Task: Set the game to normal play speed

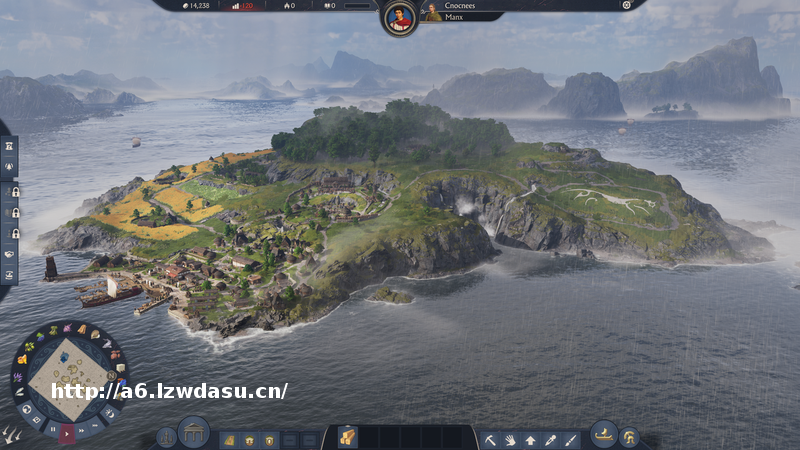Action: tap(68, 433)
